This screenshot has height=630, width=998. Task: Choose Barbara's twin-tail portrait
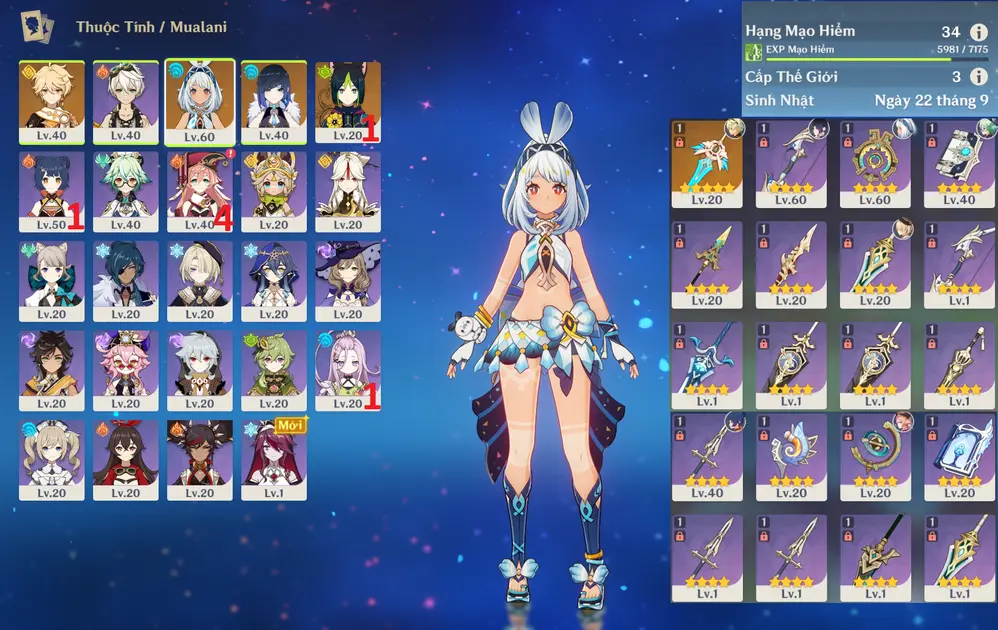click(52, 458)
